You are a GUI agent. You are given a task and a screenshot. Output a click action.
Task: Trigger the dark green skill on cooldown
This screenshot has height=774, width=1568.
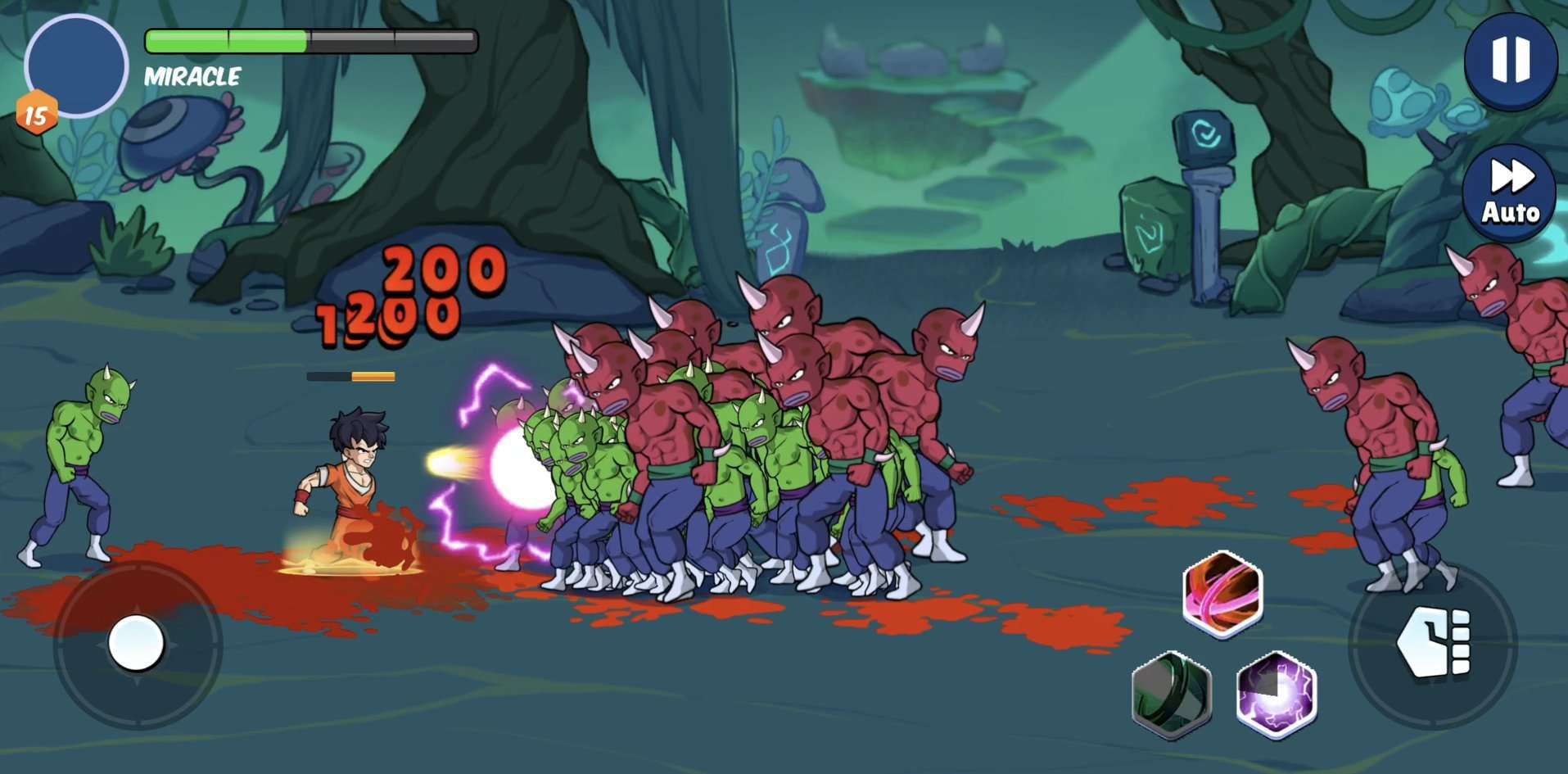point(1172,694)
